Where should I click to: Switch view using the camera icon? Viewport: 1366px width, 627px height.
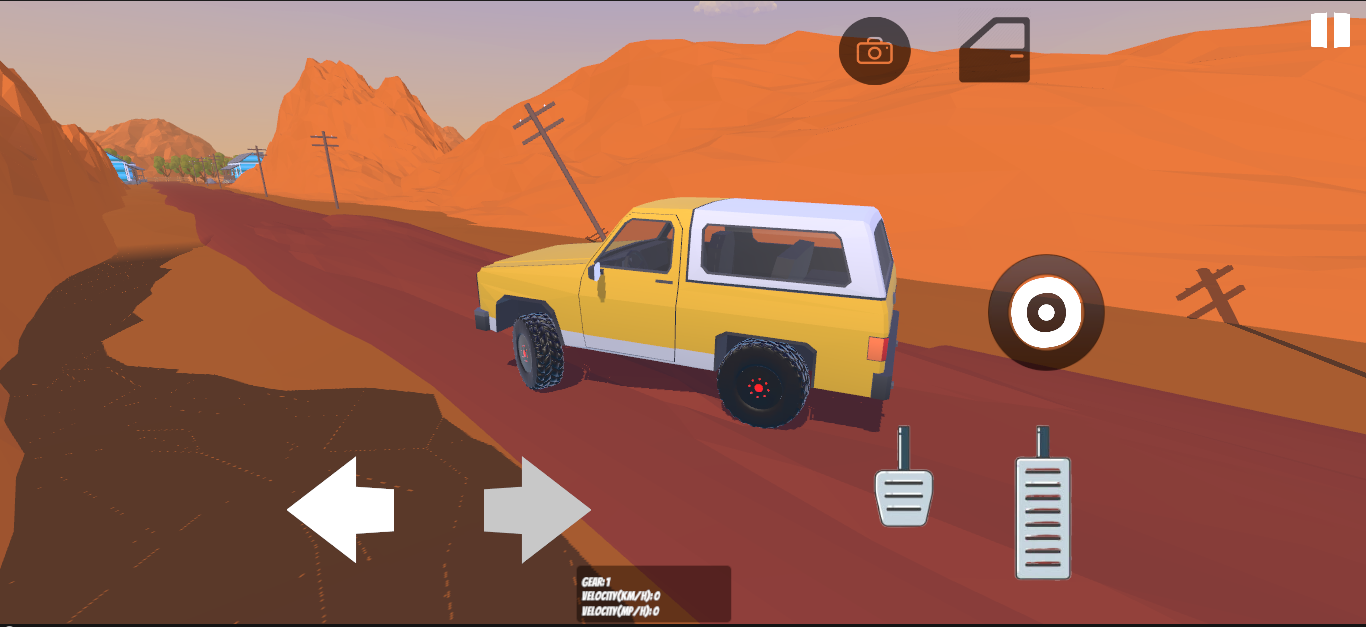[x=874, y=50]
